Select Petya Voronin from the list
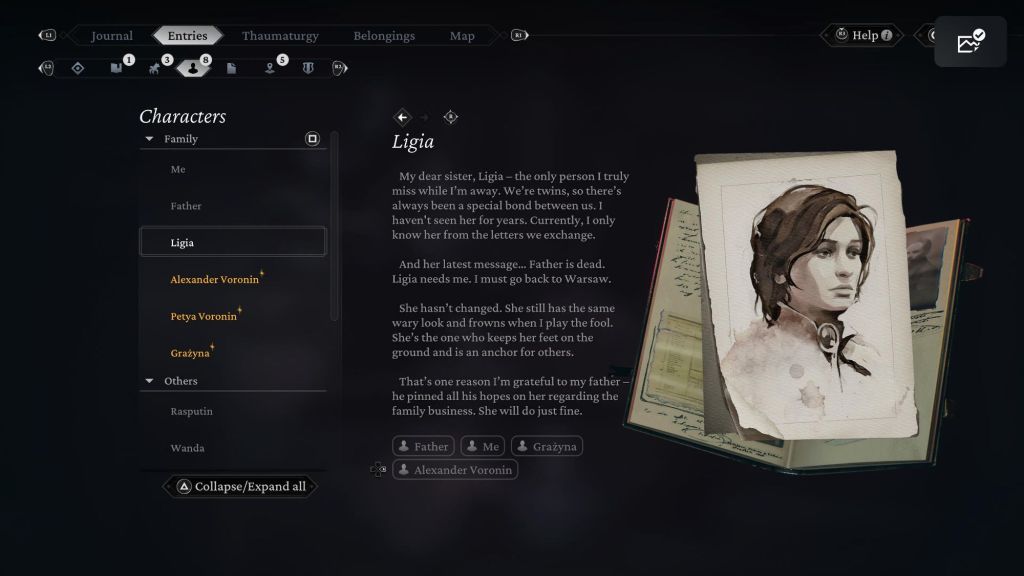This screenshot has width=1024, height=576. (x=204, y=317)
